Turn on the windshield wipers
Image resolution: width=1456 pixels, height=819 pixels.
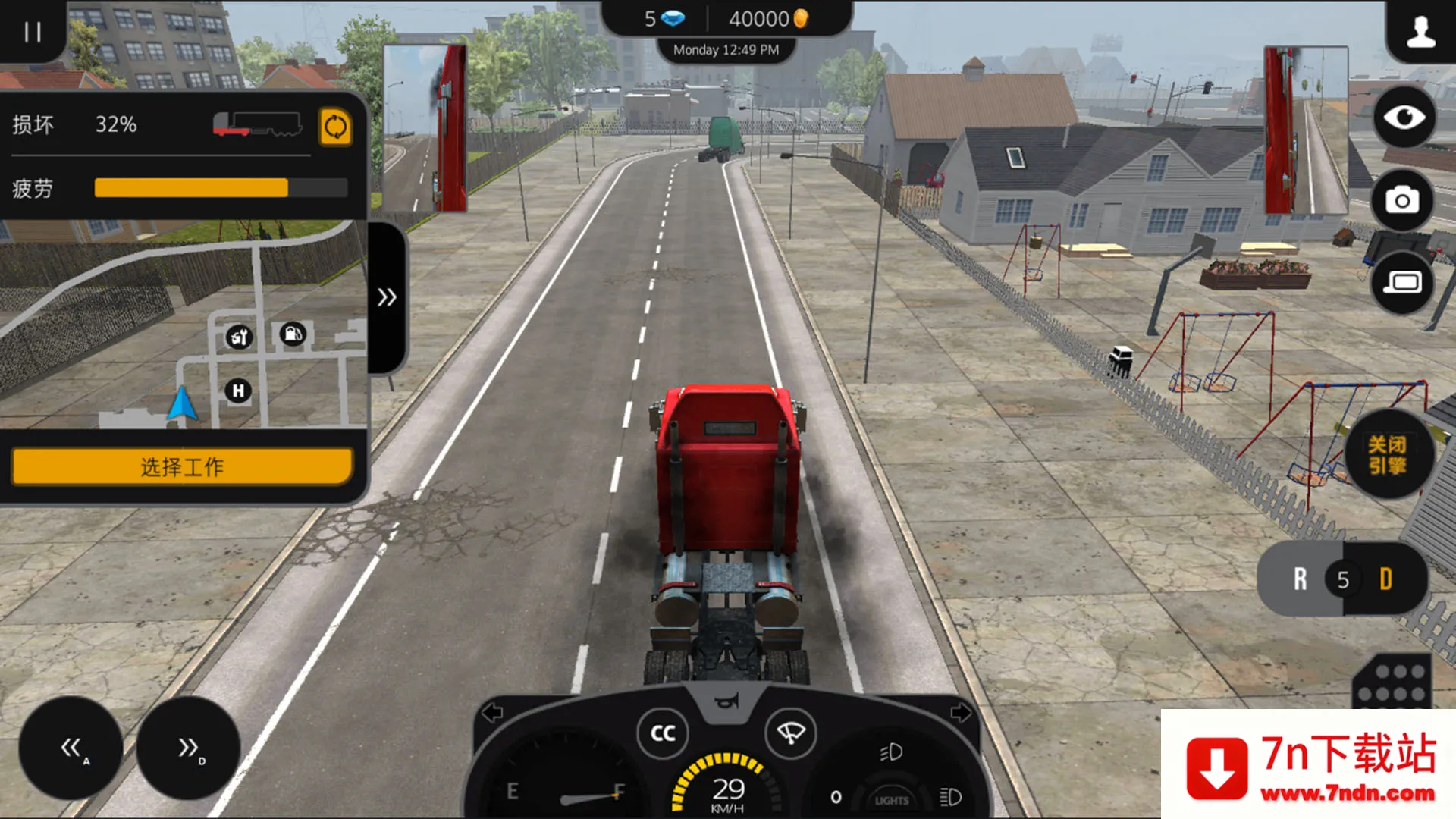(790, 733)
